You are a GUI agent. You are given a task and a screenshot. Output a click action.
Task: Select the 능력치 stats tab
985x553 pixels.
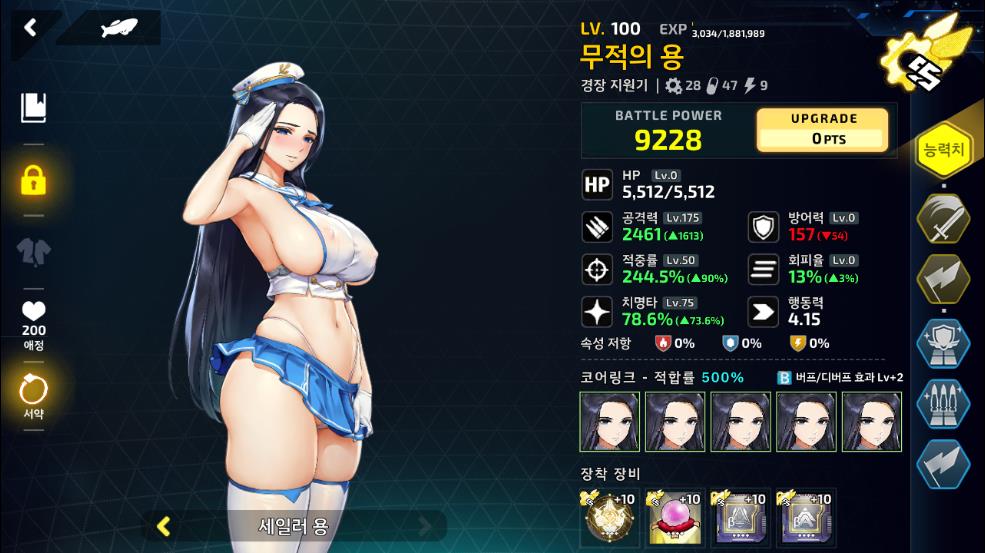943,151
